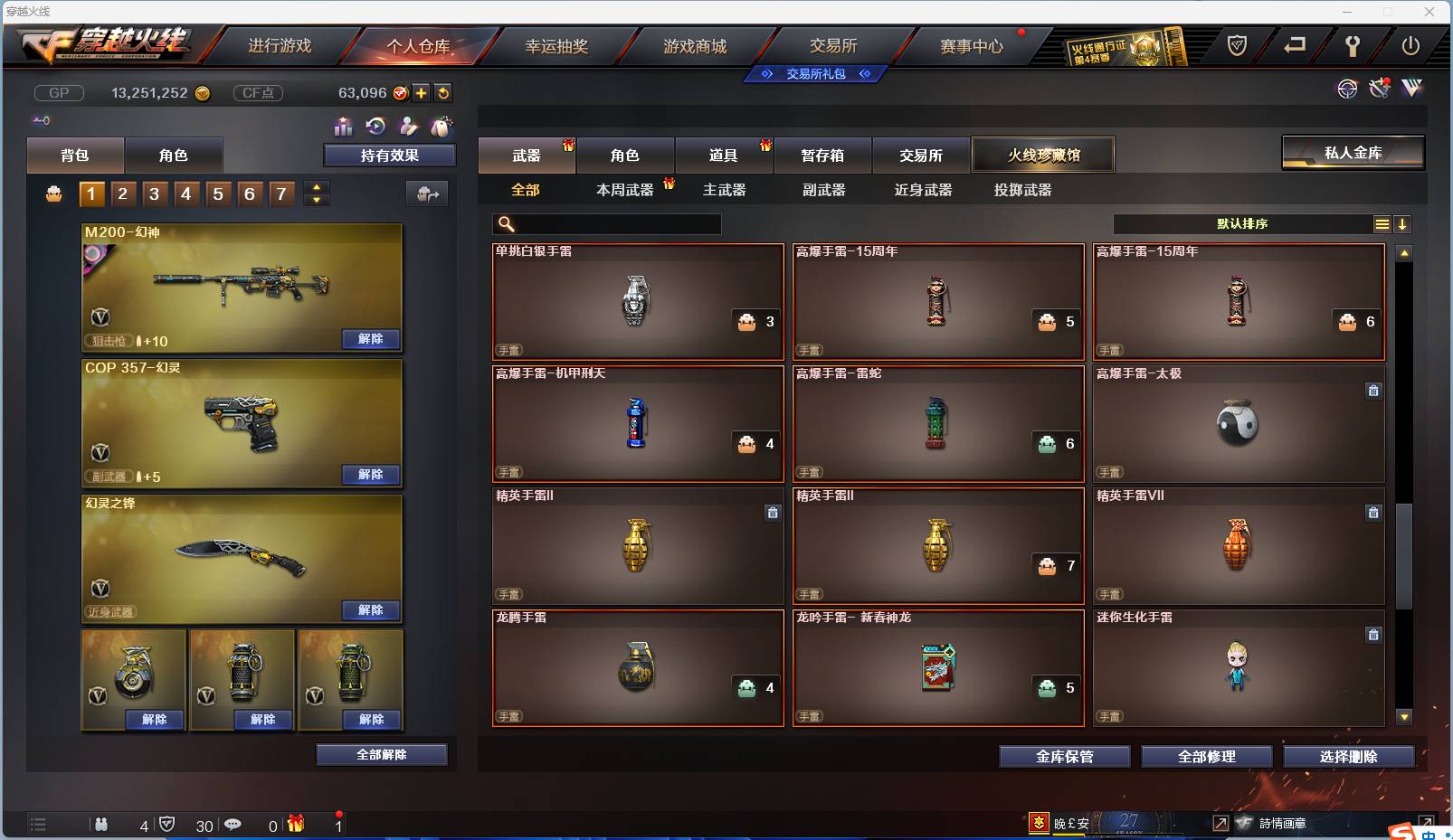The height and width of the screenshot is (840, 1453).
Task: Click the refresh icon next to CF points
Action: [443, 92]
